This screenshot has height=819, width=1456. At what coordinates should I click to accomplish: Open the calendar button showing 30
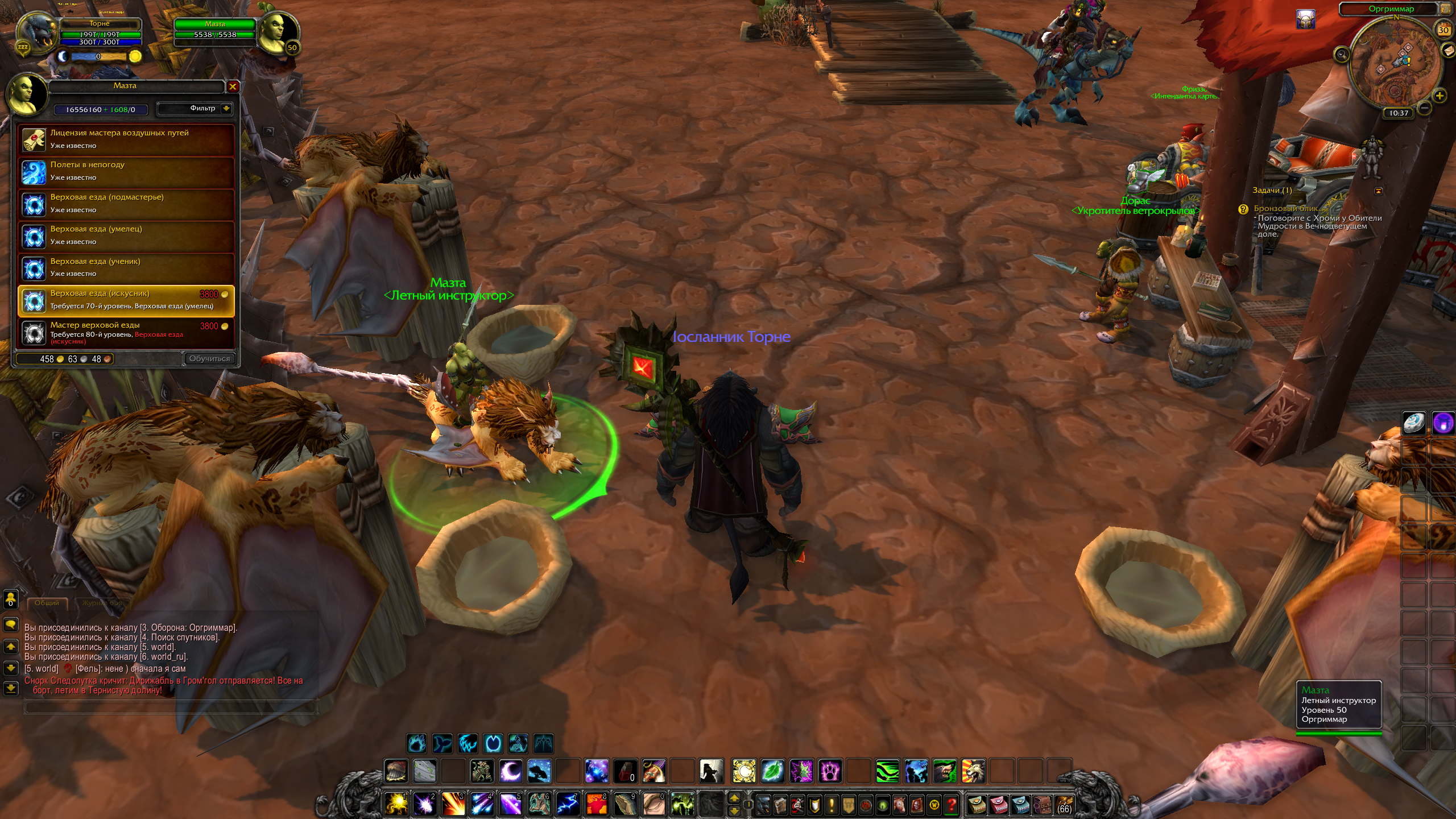[x=1443, y=30]
